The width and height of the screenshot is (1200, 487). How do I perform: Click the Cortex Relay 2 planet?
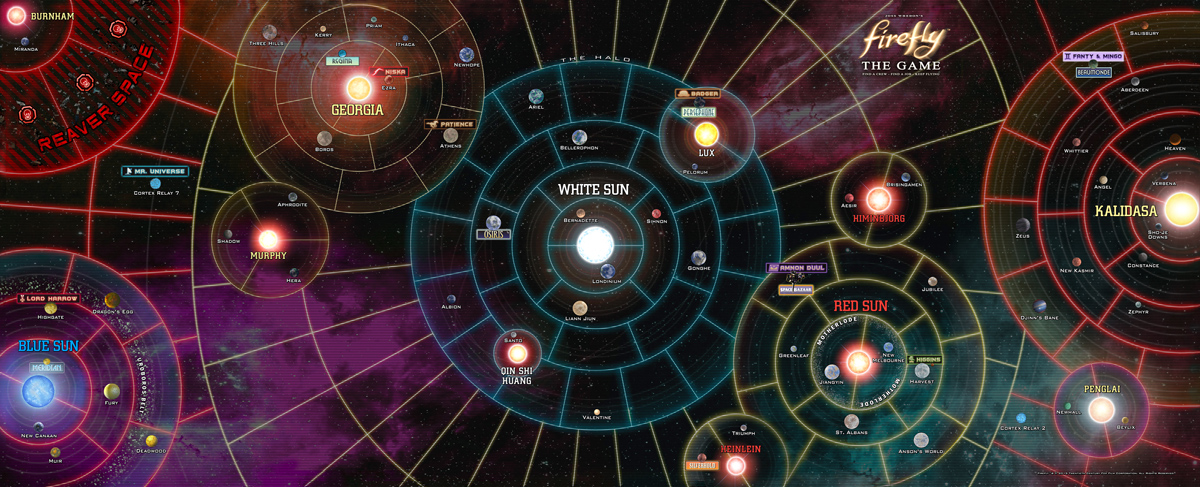pyautogui.click(x=1021, y=417)
